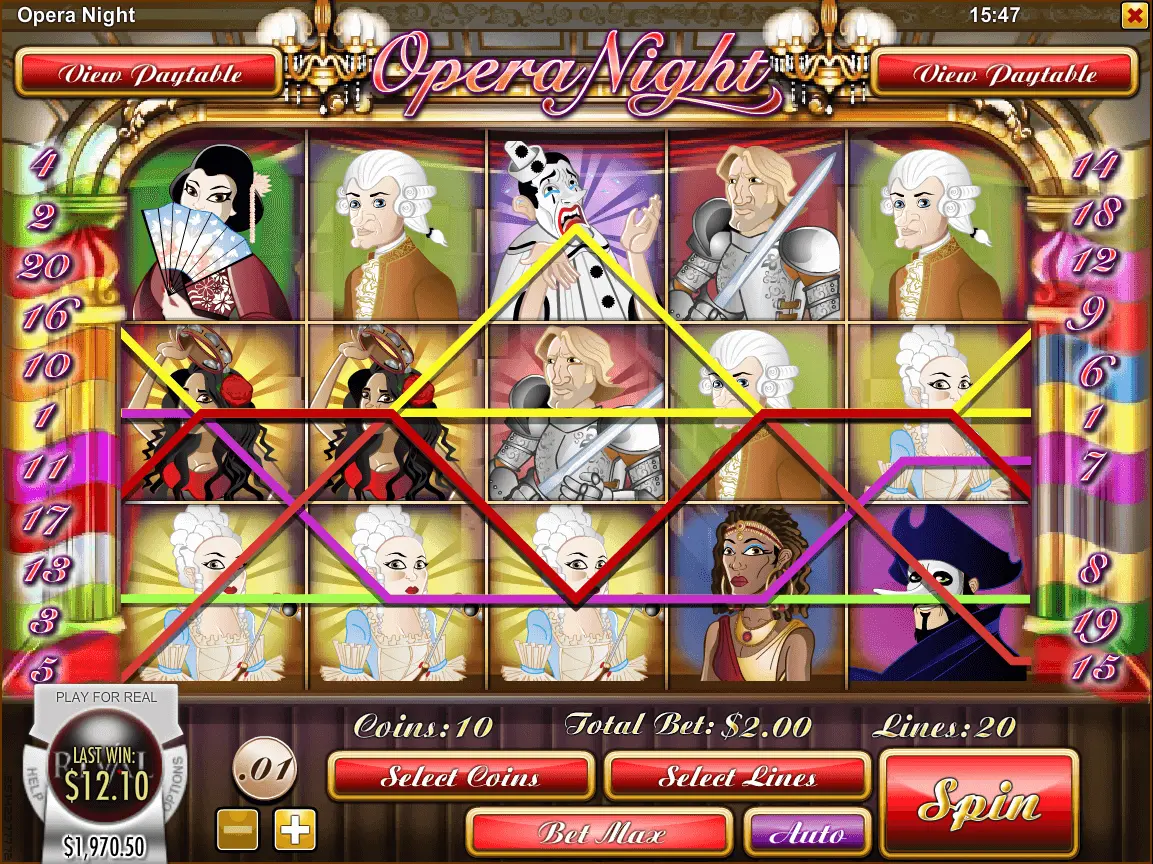Click the Play For Real label
This screenshot has width=1153, height=864.
tap(106, 697)
